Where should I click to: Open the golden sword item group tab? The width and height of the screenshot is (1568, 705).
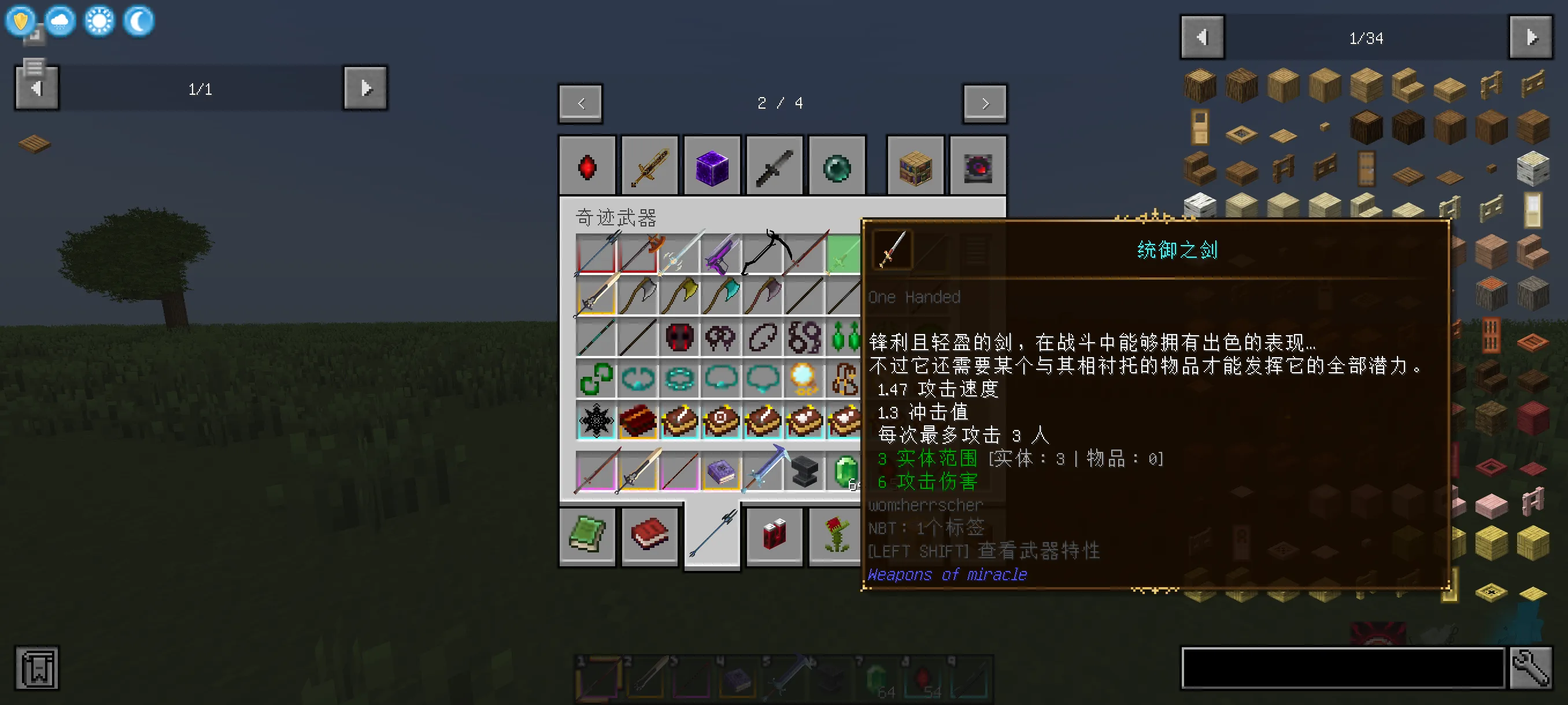click(x=649, y=165)
